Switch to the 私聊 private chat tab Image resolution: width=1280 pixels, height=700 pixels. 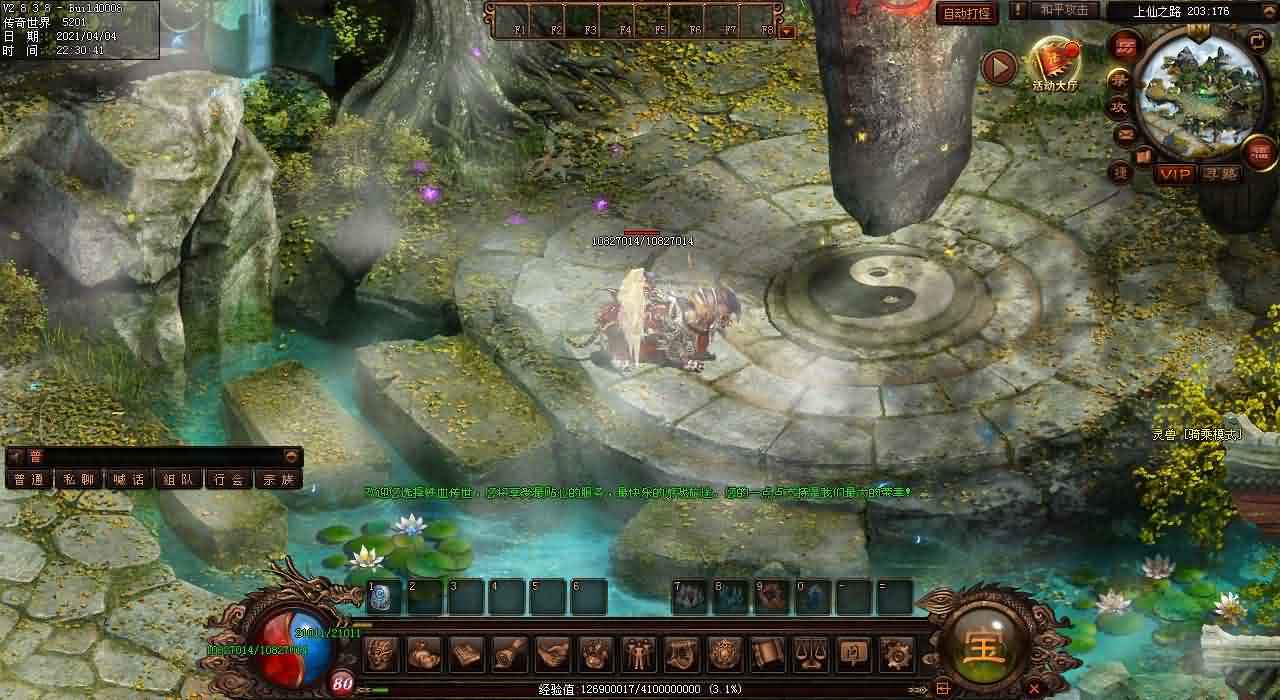coord(78,479)
